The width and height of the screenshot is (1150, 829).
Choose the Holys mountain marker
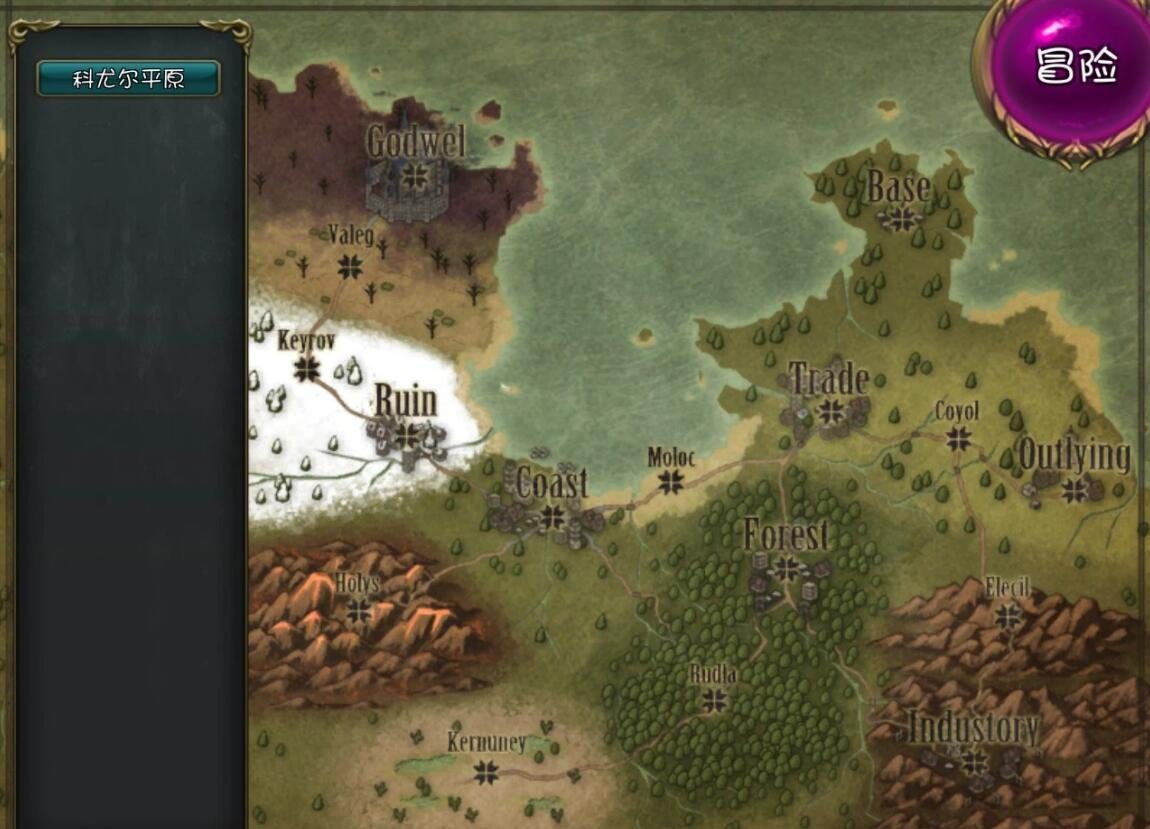point(358,610)
